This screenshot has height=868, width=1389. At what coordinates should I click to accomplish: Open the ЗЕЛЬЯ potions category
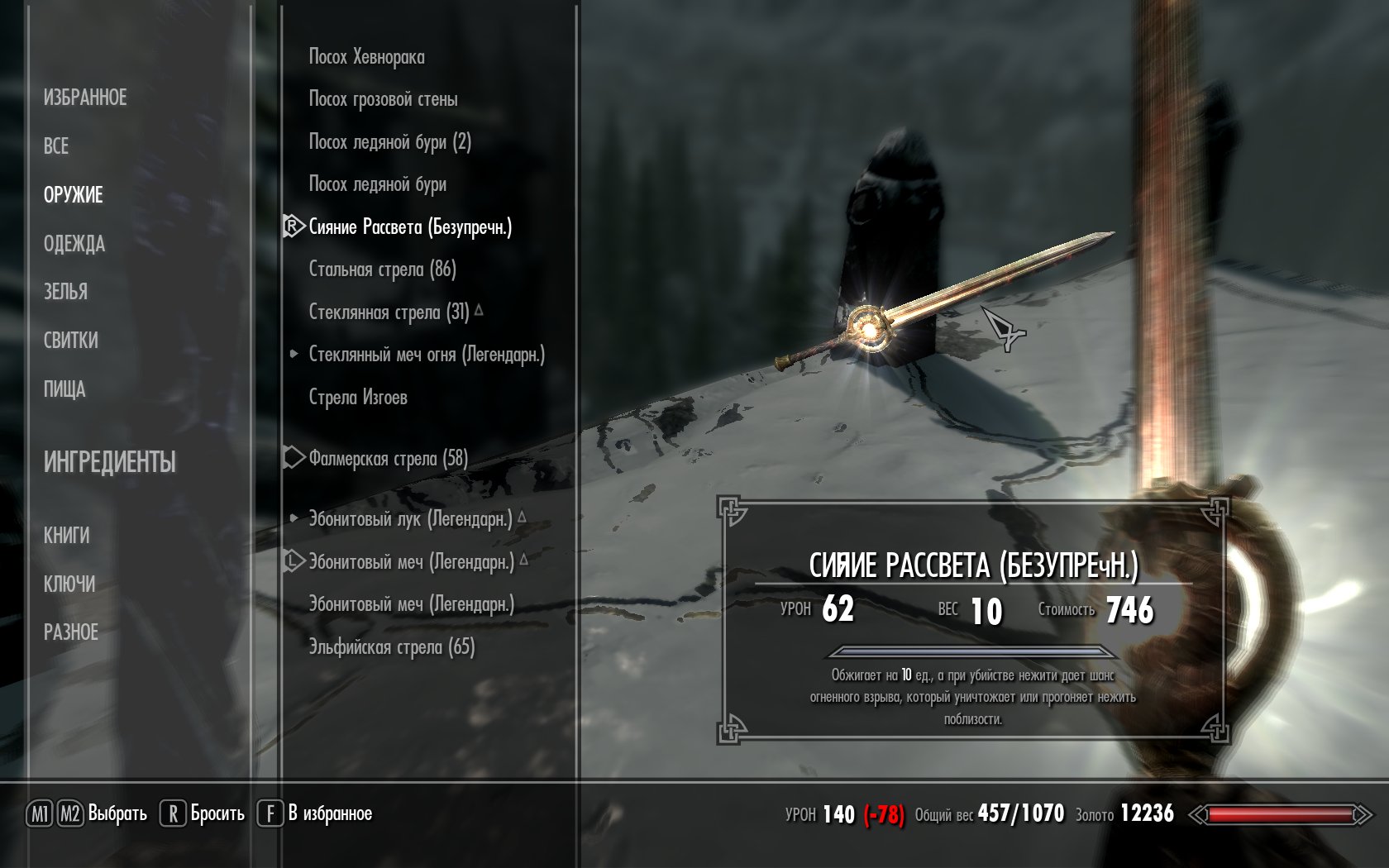[65, 292]
